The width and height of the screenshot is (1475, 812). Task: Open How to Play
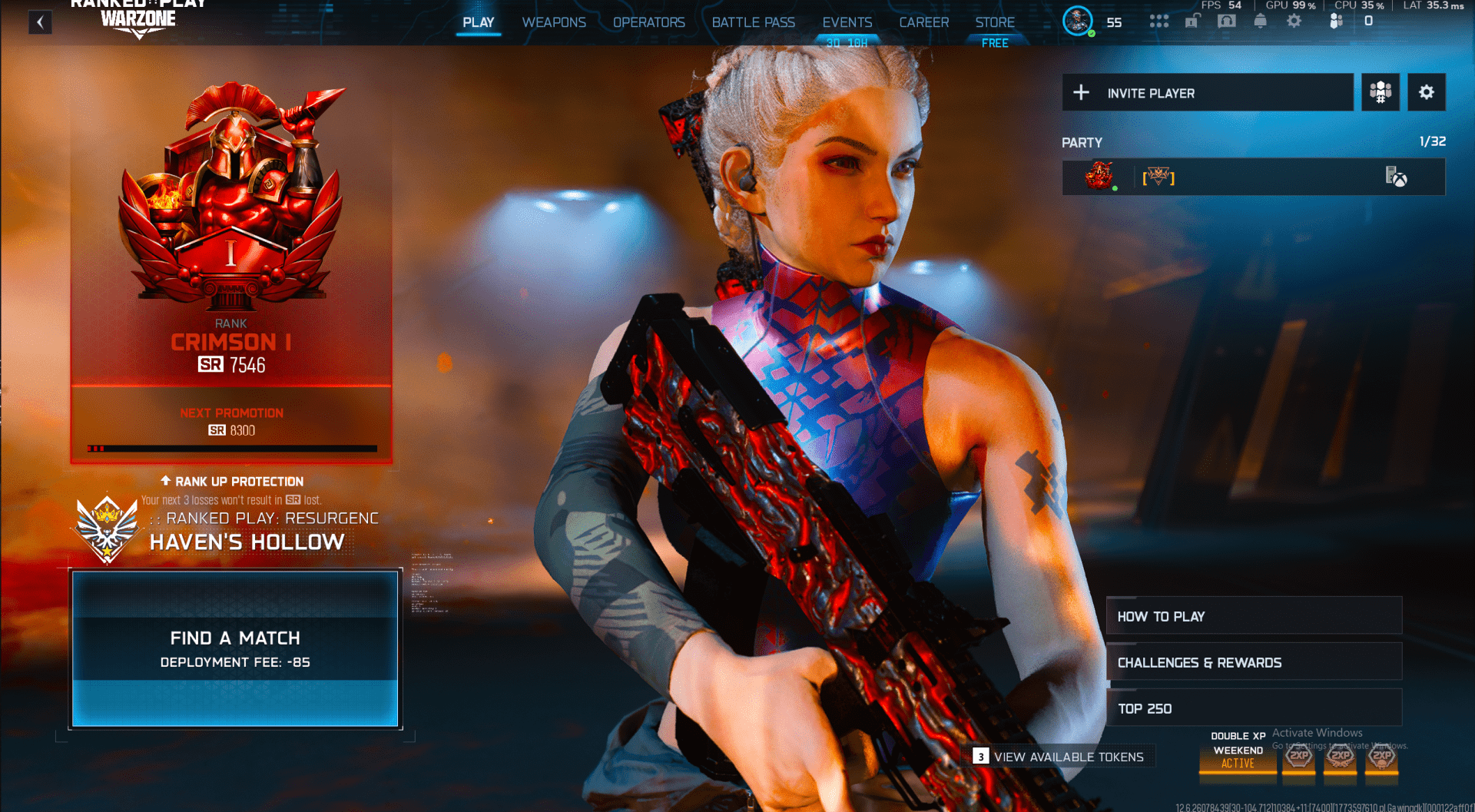(1254, 616)
